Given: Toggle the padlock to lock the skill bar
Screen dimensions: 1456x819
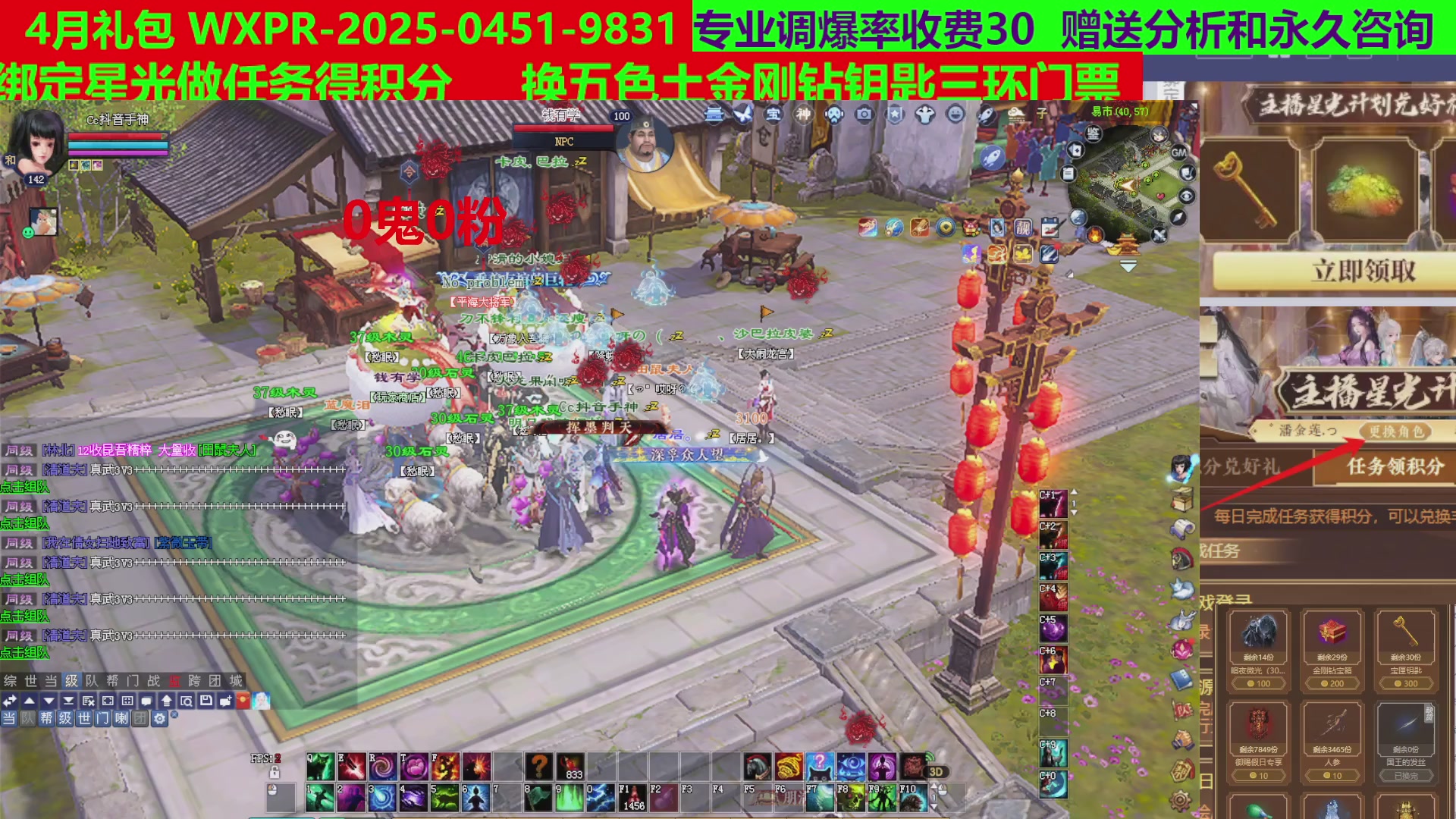Looking at the screenshot, I should pos(275,772).
